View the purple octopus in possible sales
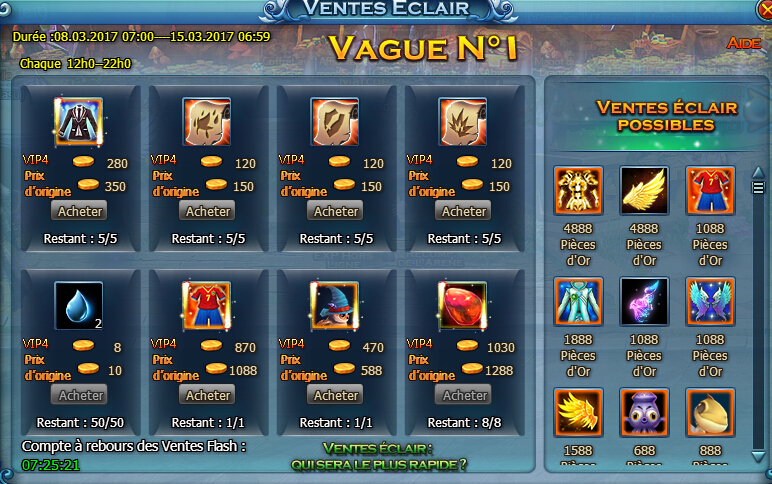This screenshot has width=772, height=484. (644, 413)
